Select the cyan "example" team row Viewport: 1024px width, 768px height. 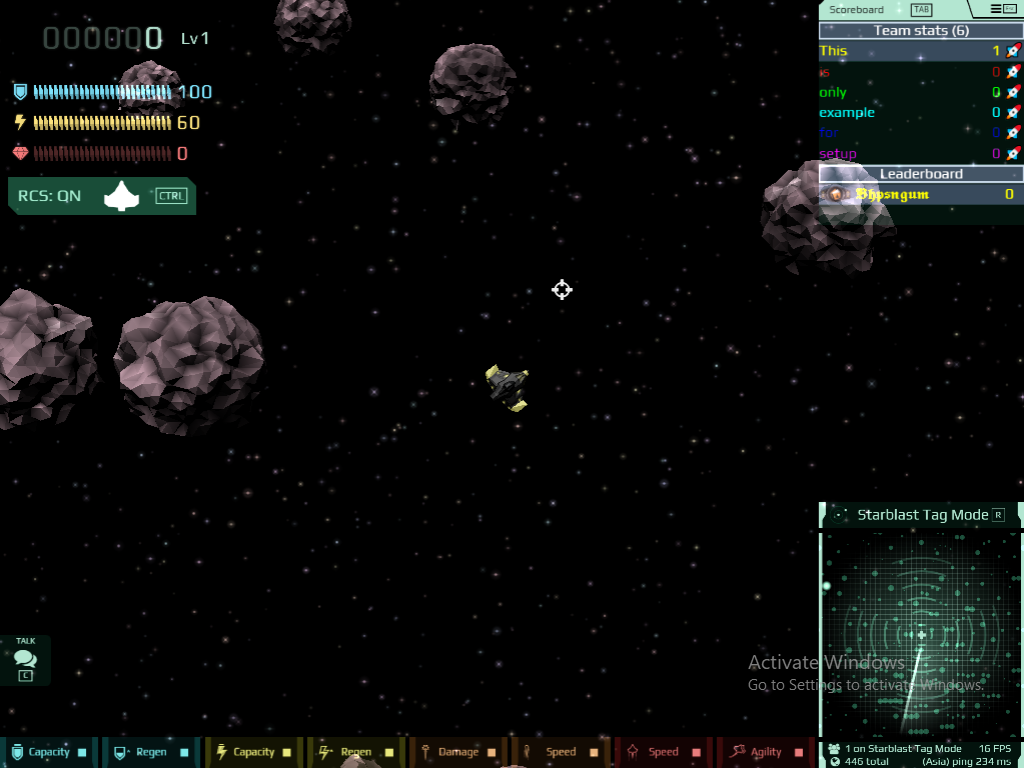[x=920, y=113]
